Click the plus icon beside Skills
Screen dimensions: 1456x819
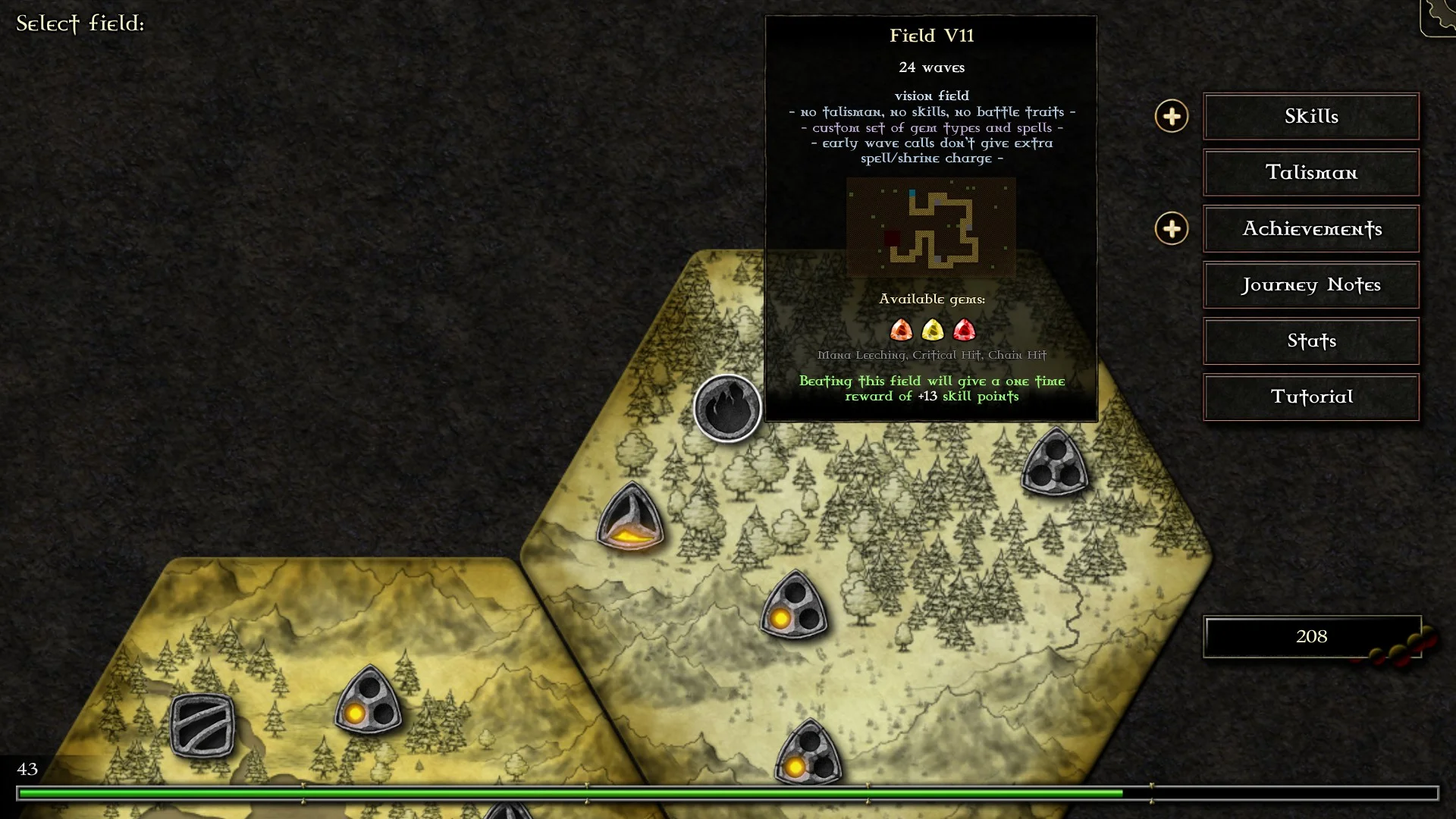coord(1172,116)
